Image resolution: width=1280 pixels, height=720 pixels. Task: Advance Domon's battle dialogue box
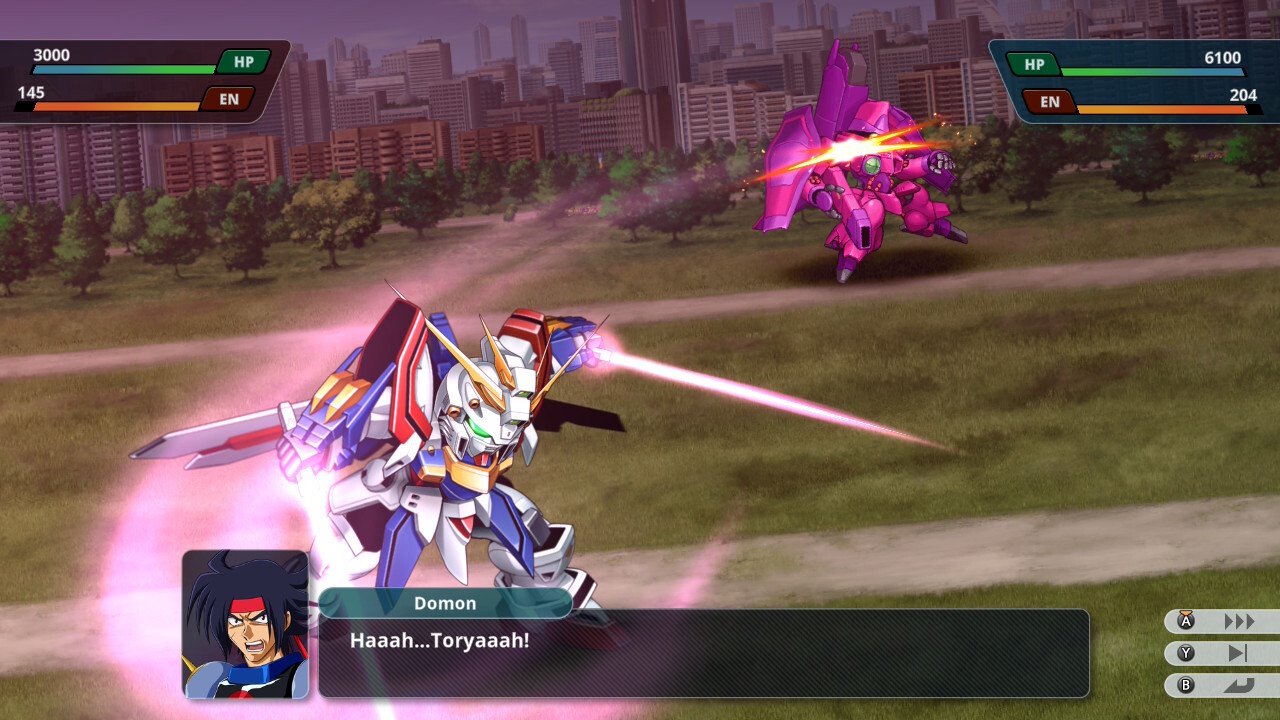point(703,653)
